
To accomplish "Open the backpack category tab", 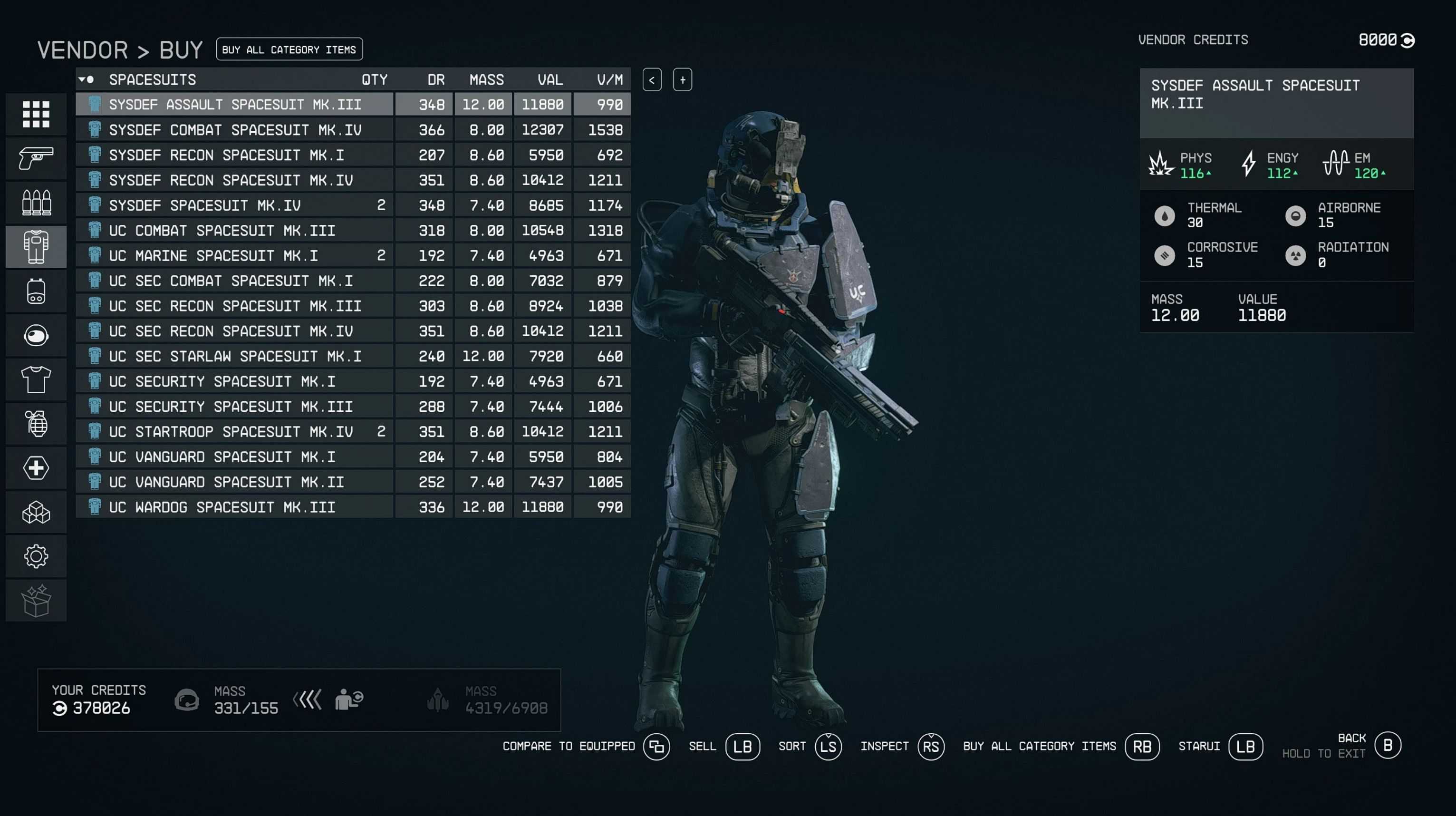I will [36, 291].
